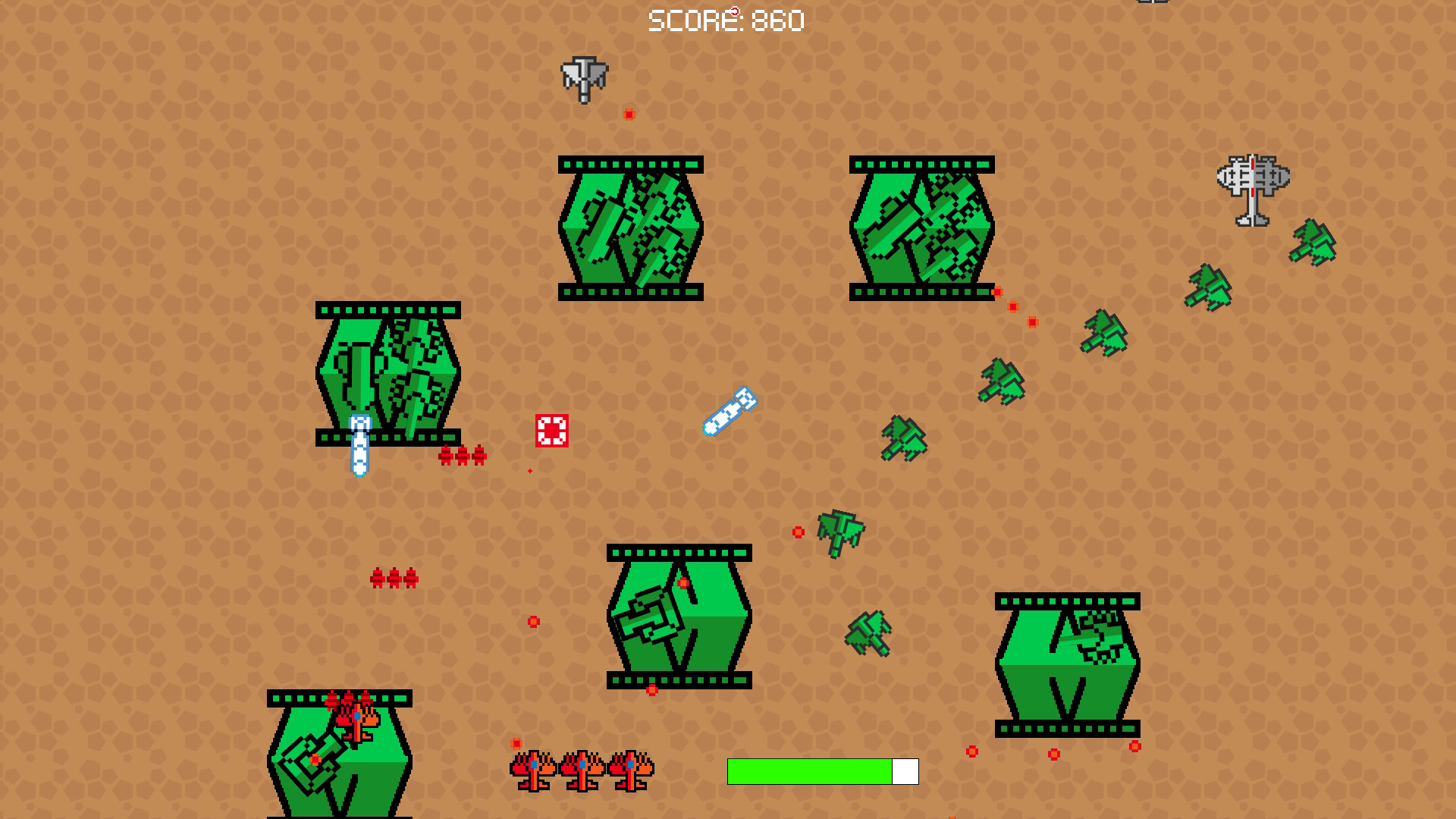This screenshot has width=1456, height=819.
Task: Select the lone green jet near screen center
Action: pyautogui.click(x=840, y=532)
